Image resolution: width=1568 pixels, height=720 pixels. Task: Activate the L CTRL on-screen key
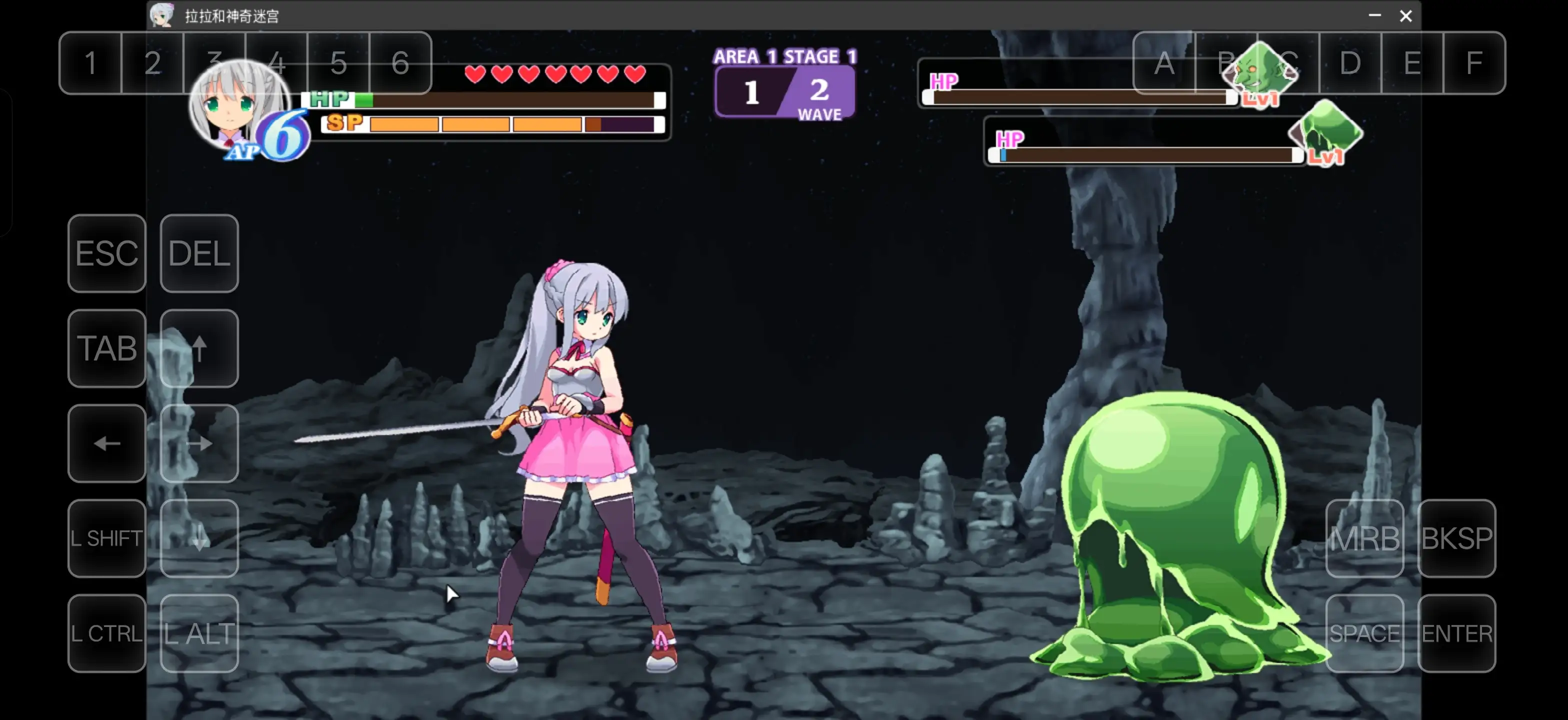point(106,633)
